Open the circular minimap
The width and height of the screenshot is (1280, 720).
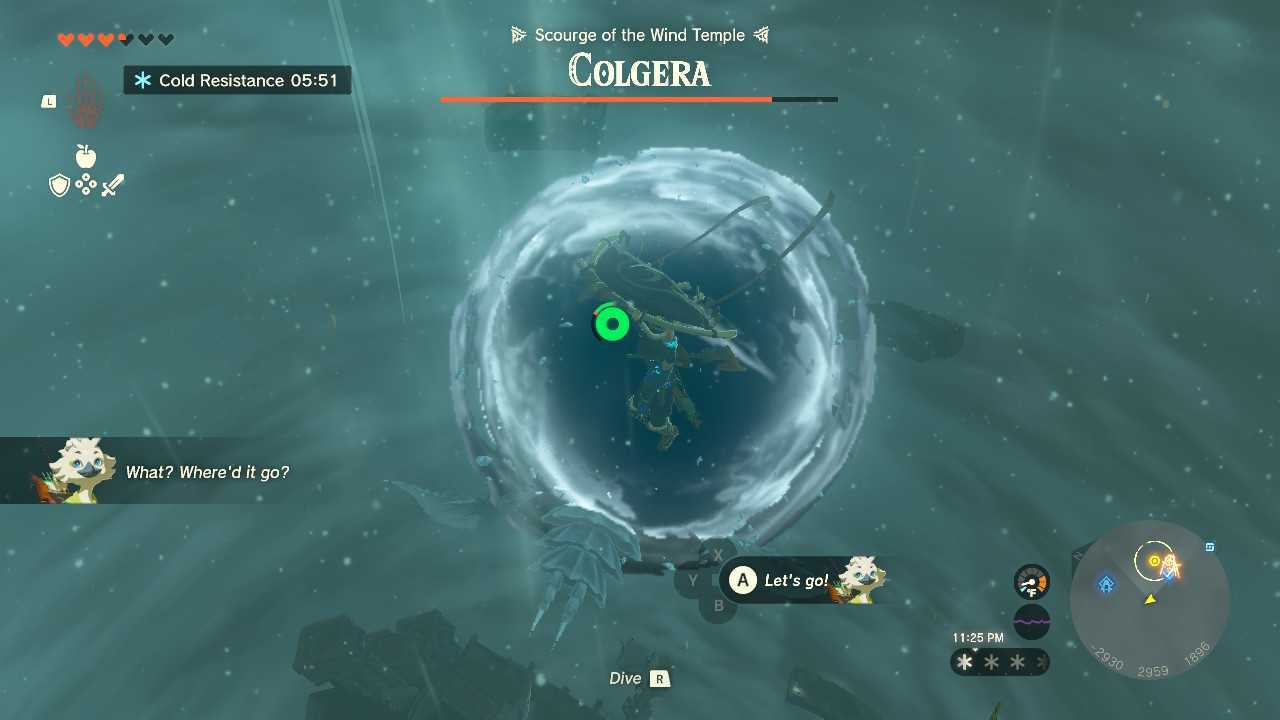click(1149, 600)
